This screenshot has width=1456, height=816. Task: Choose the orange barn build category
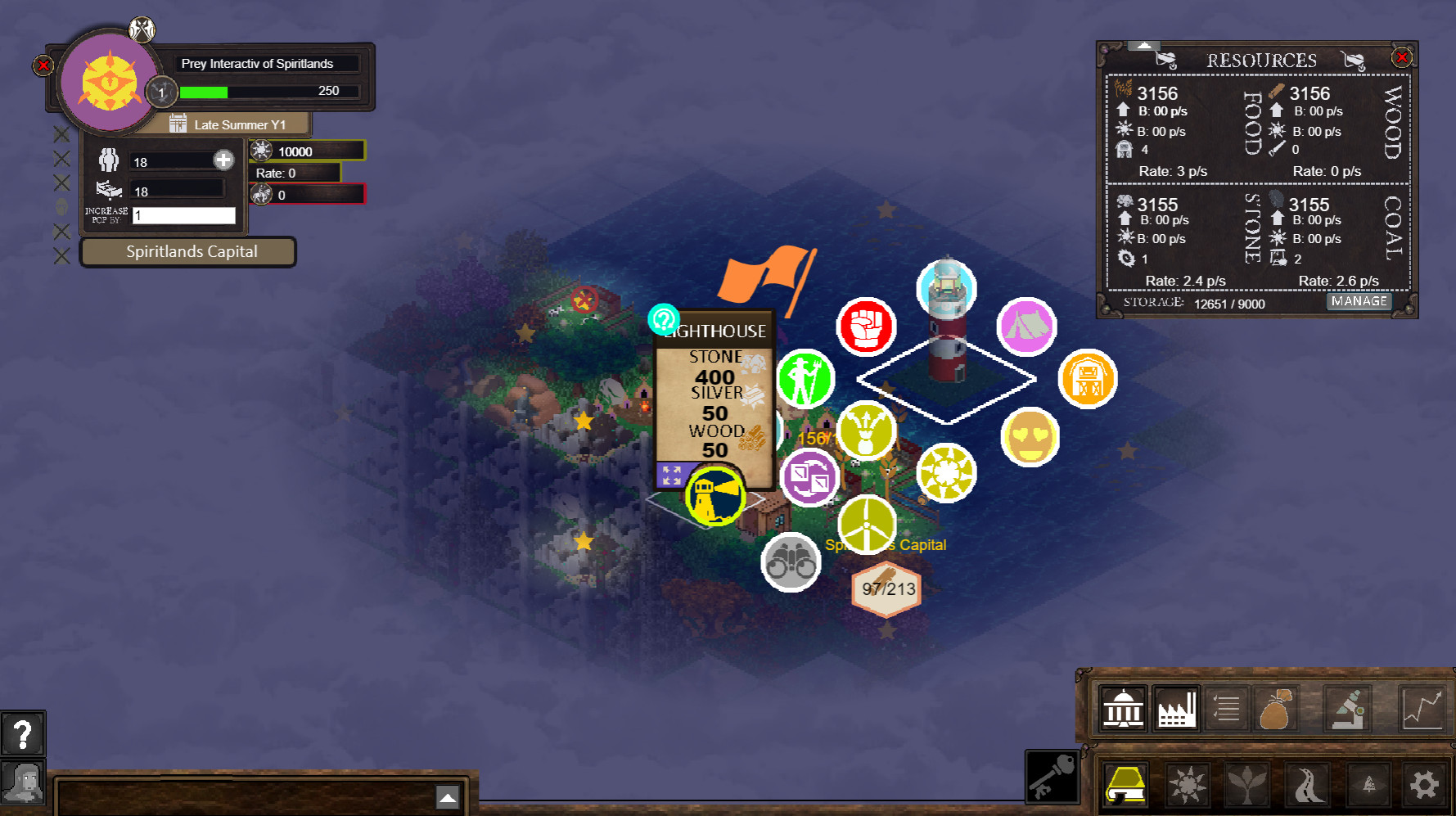point(1087,379)
